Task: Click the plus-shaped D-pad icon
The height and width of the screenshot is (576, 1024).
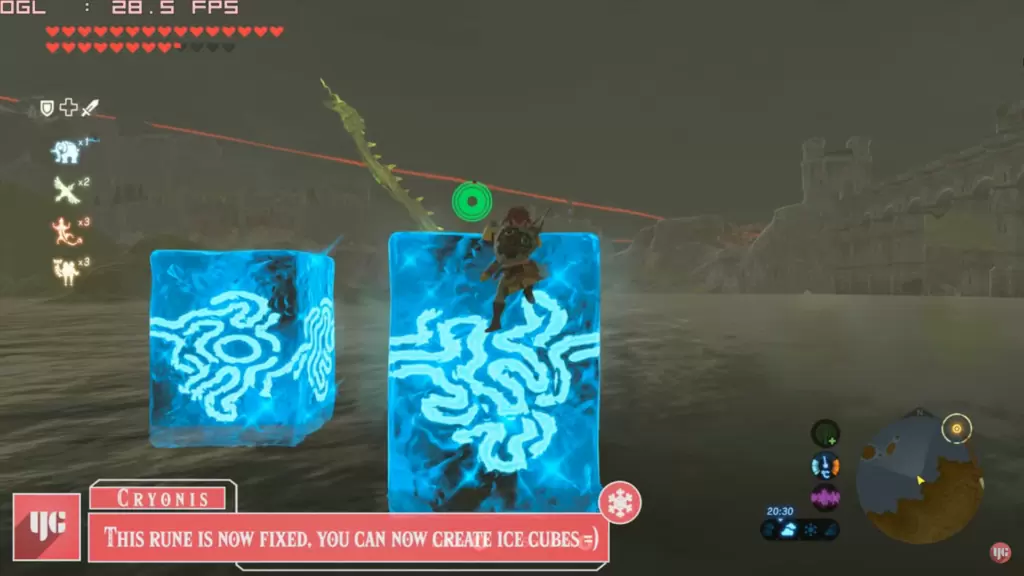Action: tap(68, 108)
